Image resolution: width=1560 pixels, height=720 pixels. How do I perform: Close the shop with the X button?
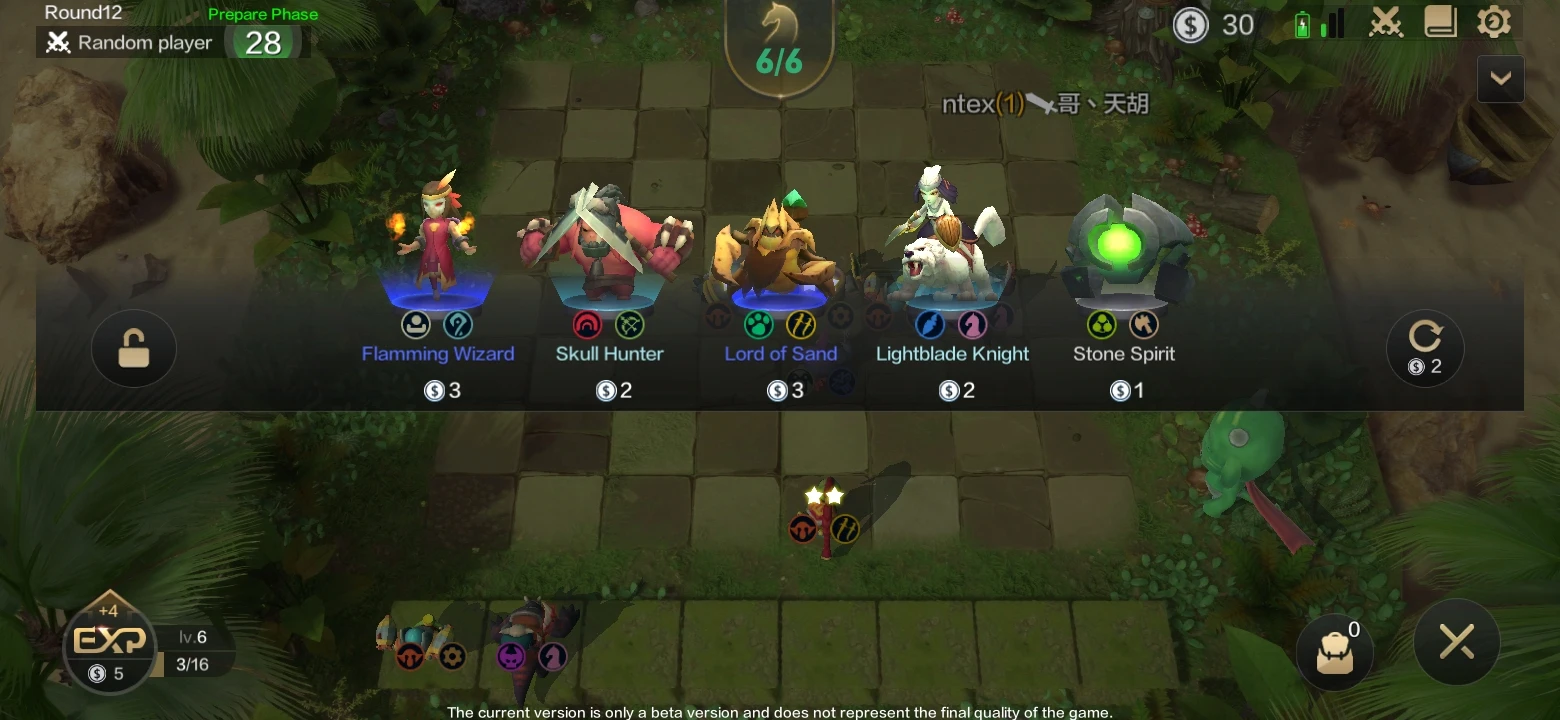[x=1457, y=643]
